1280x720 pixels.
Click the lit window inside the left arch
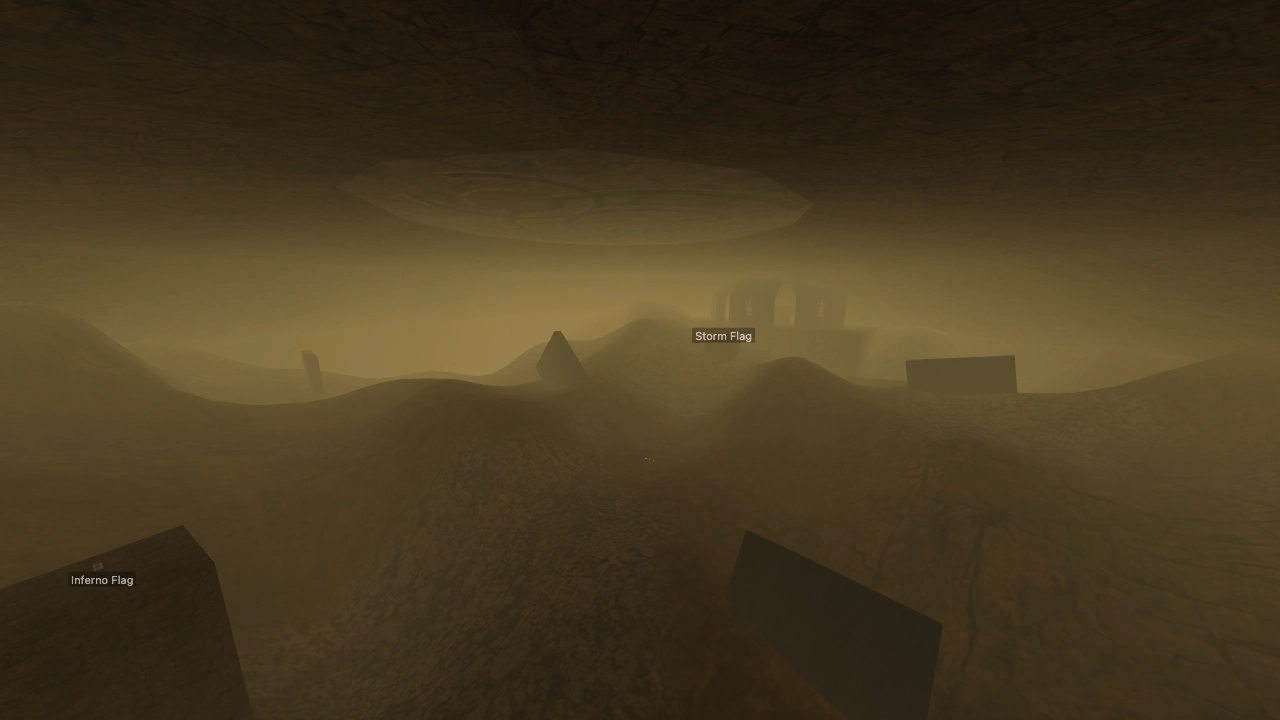click(748, 306)
